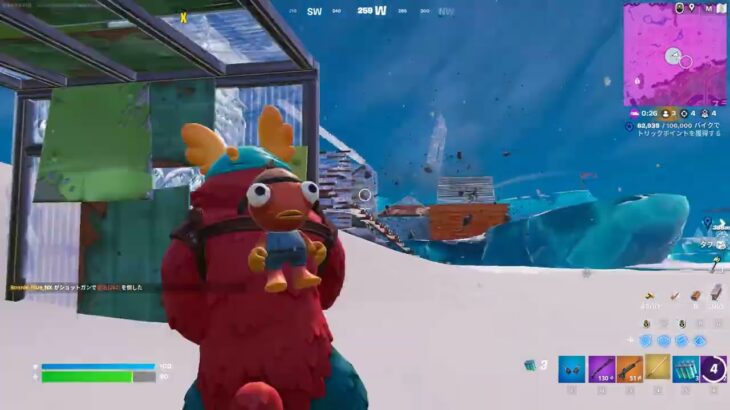This screenshot has height=410, width=730.
Task: Equip the orange shotgun hotbar slot
Action: tap(629, 369)
